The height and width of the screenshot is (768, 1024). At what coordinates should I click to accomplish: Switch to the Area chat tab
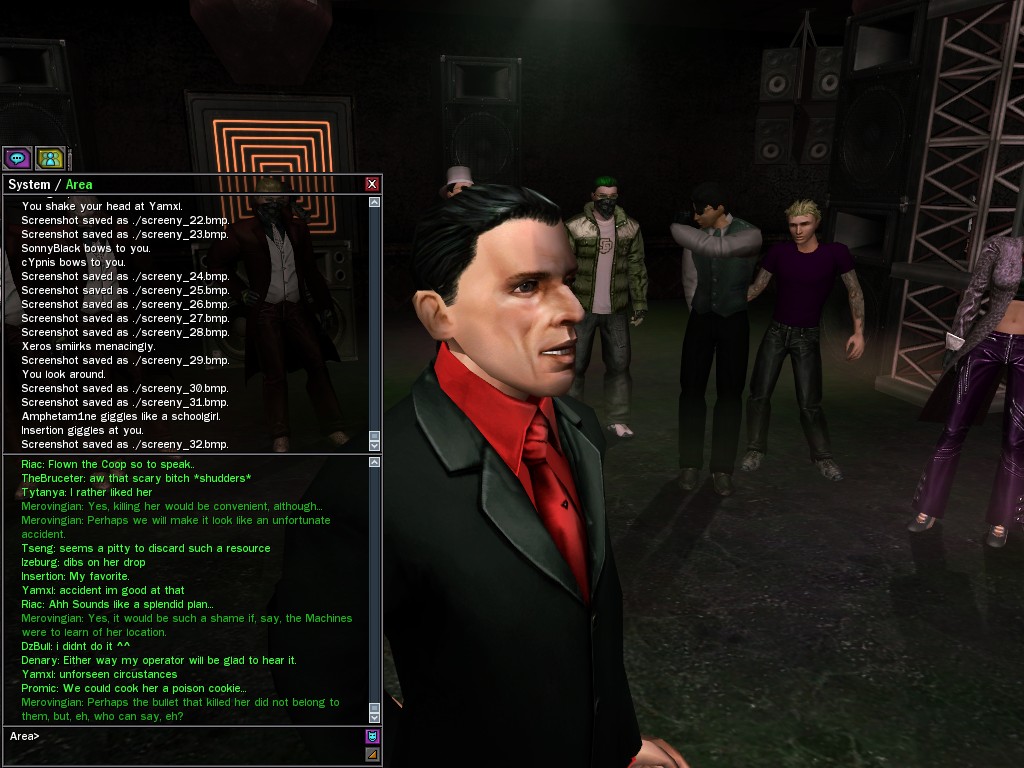(79, 184)
